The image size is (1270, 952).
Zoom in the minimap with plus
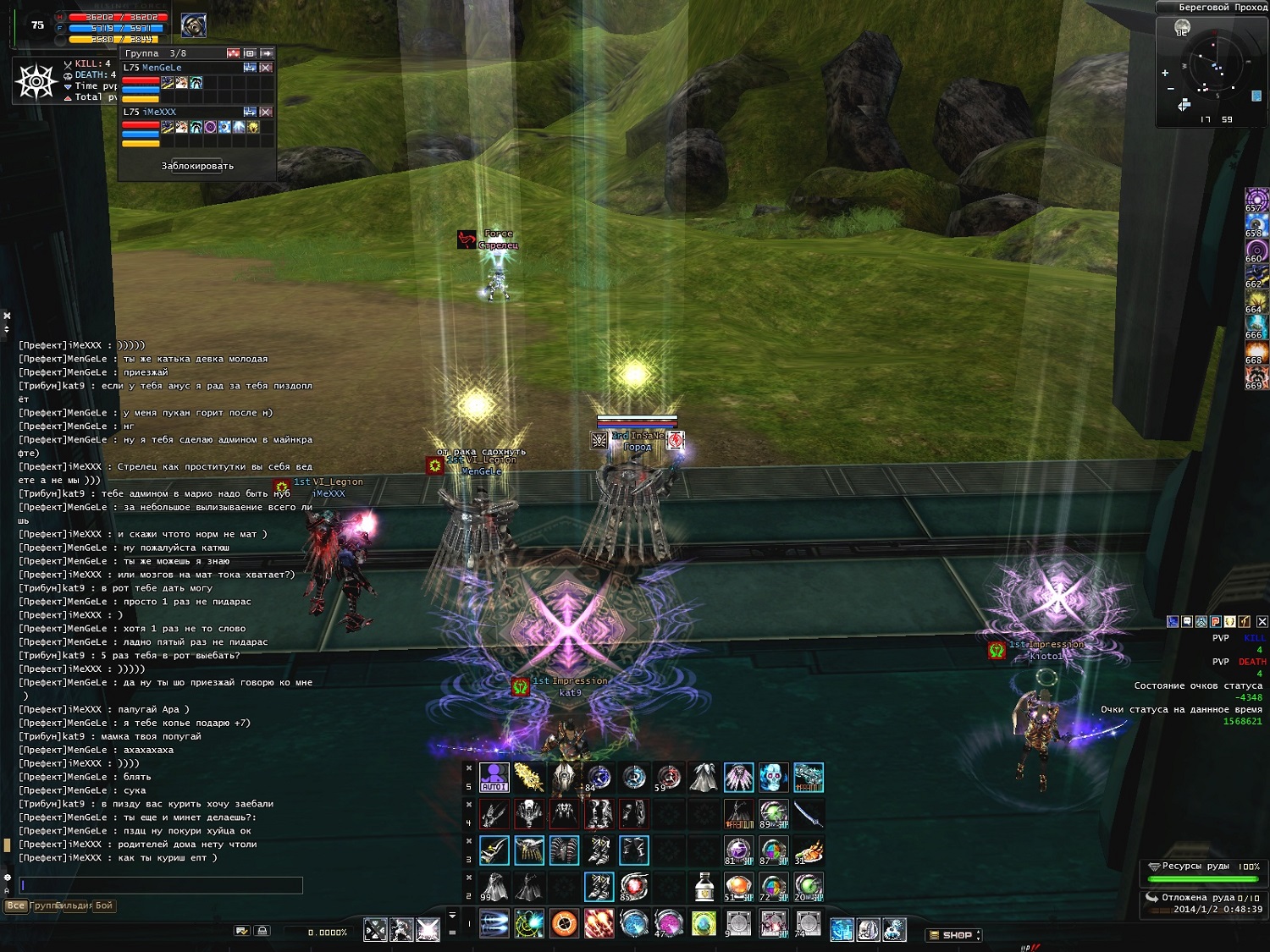[x=1165, y=73]
